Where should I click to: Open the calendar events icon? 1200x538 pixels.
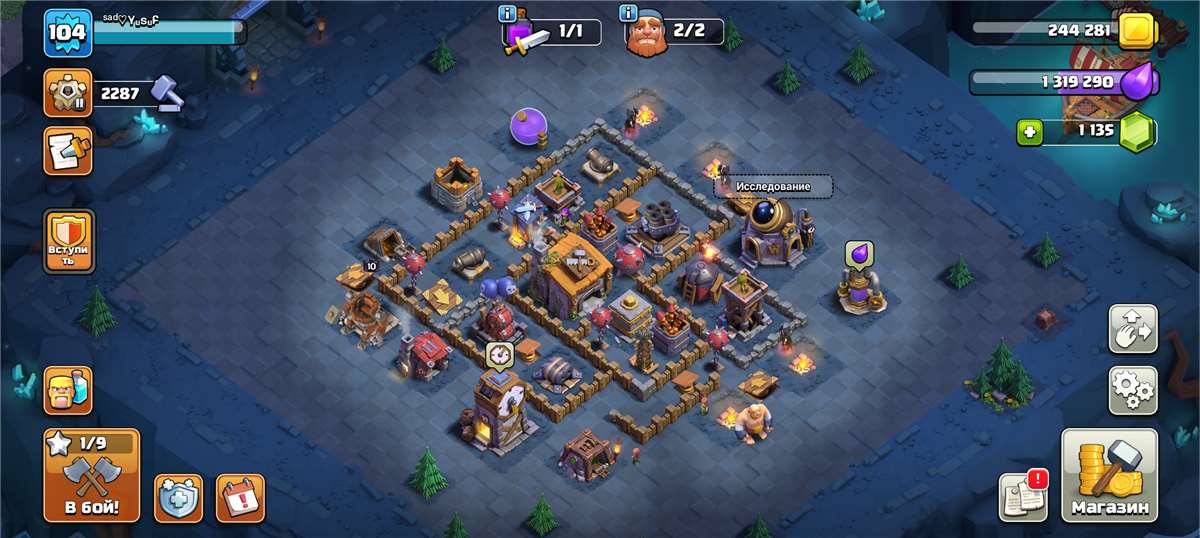tap(240, 497)
